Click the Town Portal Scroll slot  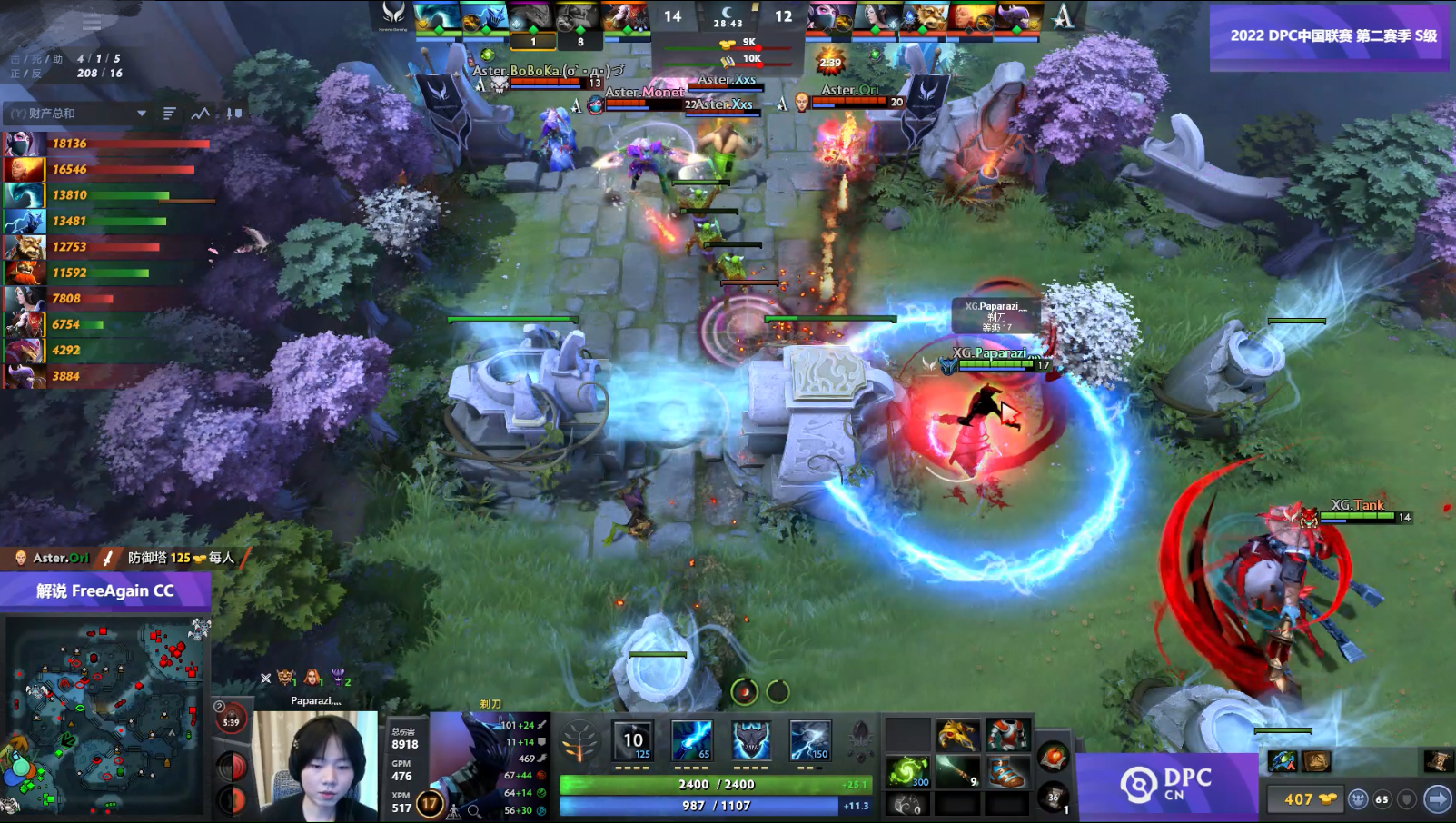pyautogui.click(x=1054, y=798)
